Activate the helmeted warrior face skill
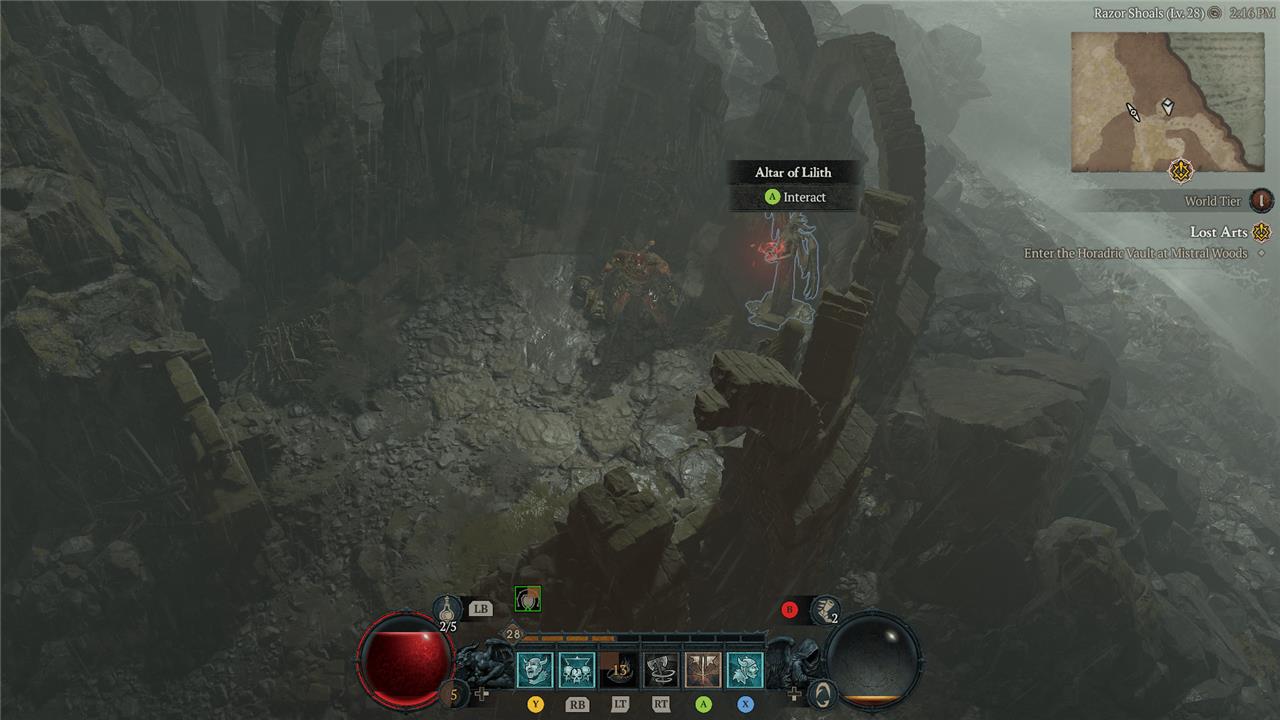 point(745,670)
